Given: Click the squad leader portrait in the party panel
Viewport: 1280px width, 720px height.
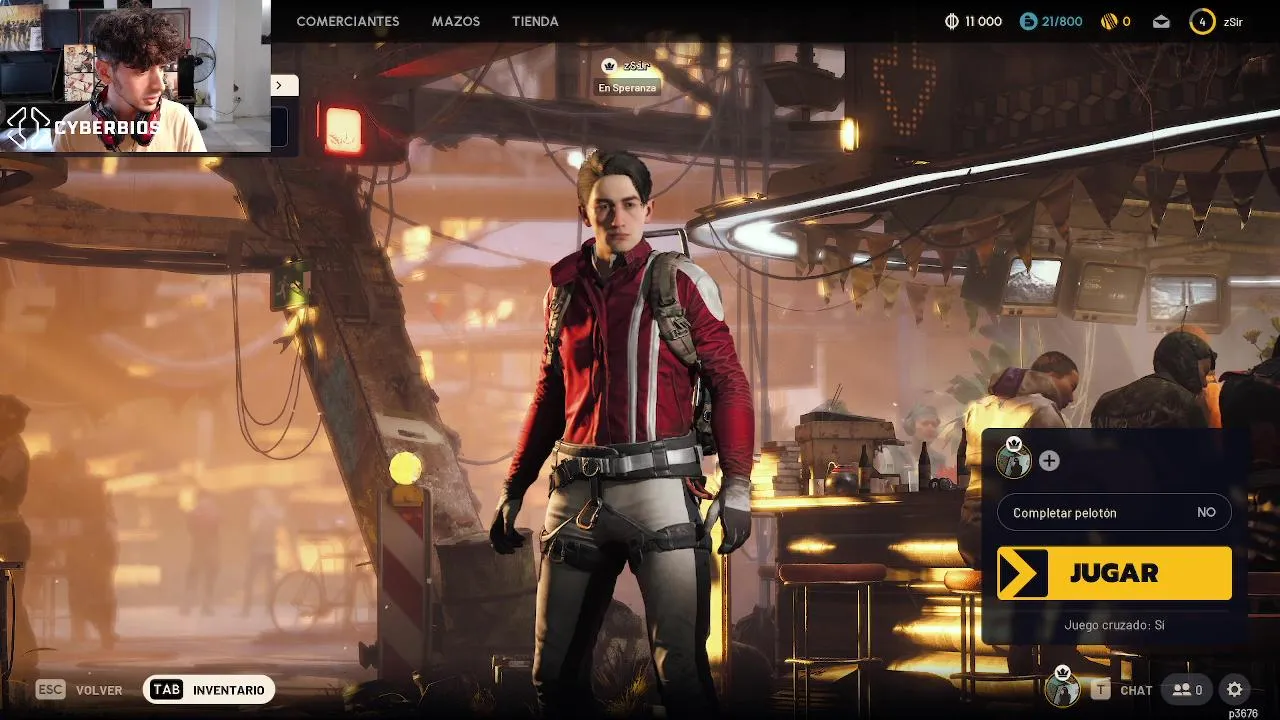Looking at the screenshot, I should pyautogui.click(x=1014, y=461).
